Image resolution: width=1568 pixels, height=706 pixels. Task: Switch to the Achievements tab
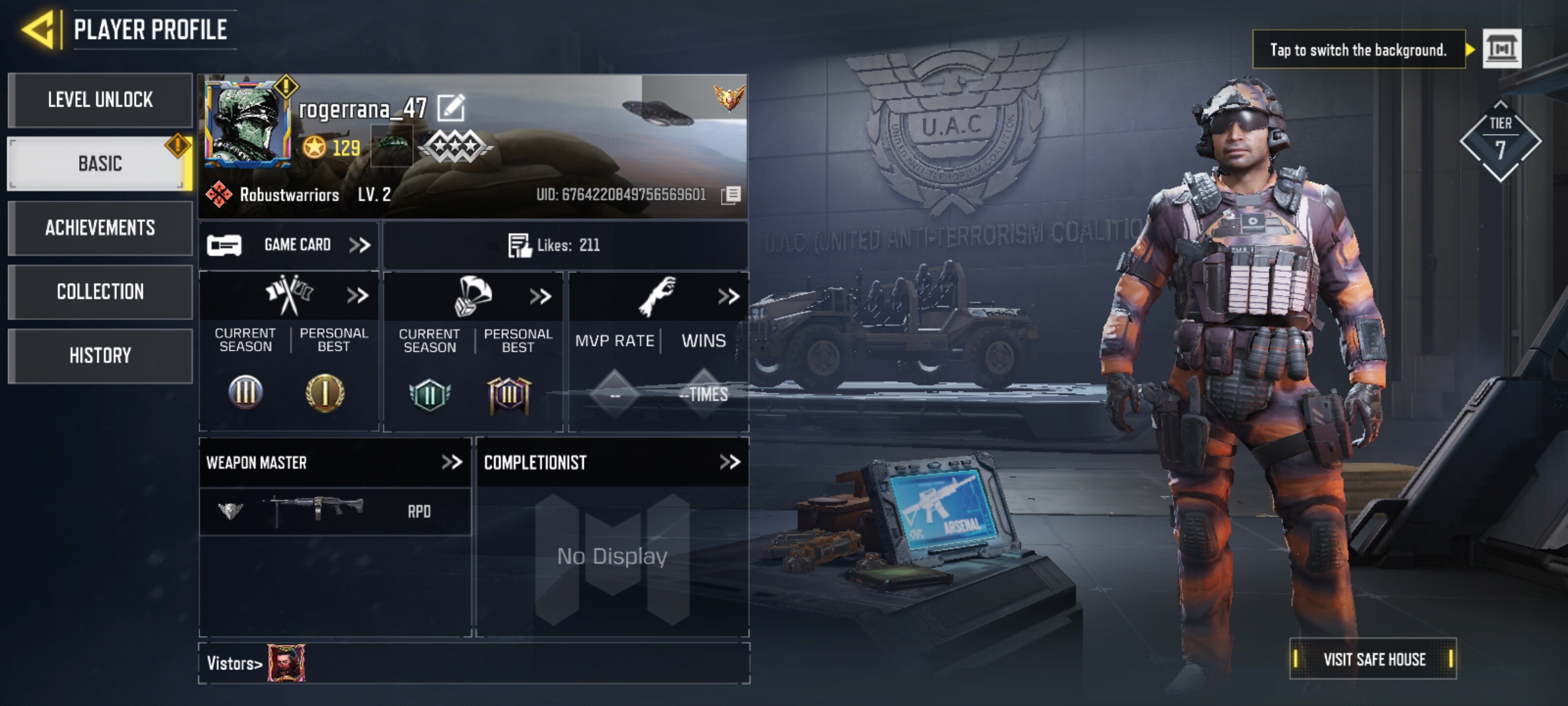(101, 227)
